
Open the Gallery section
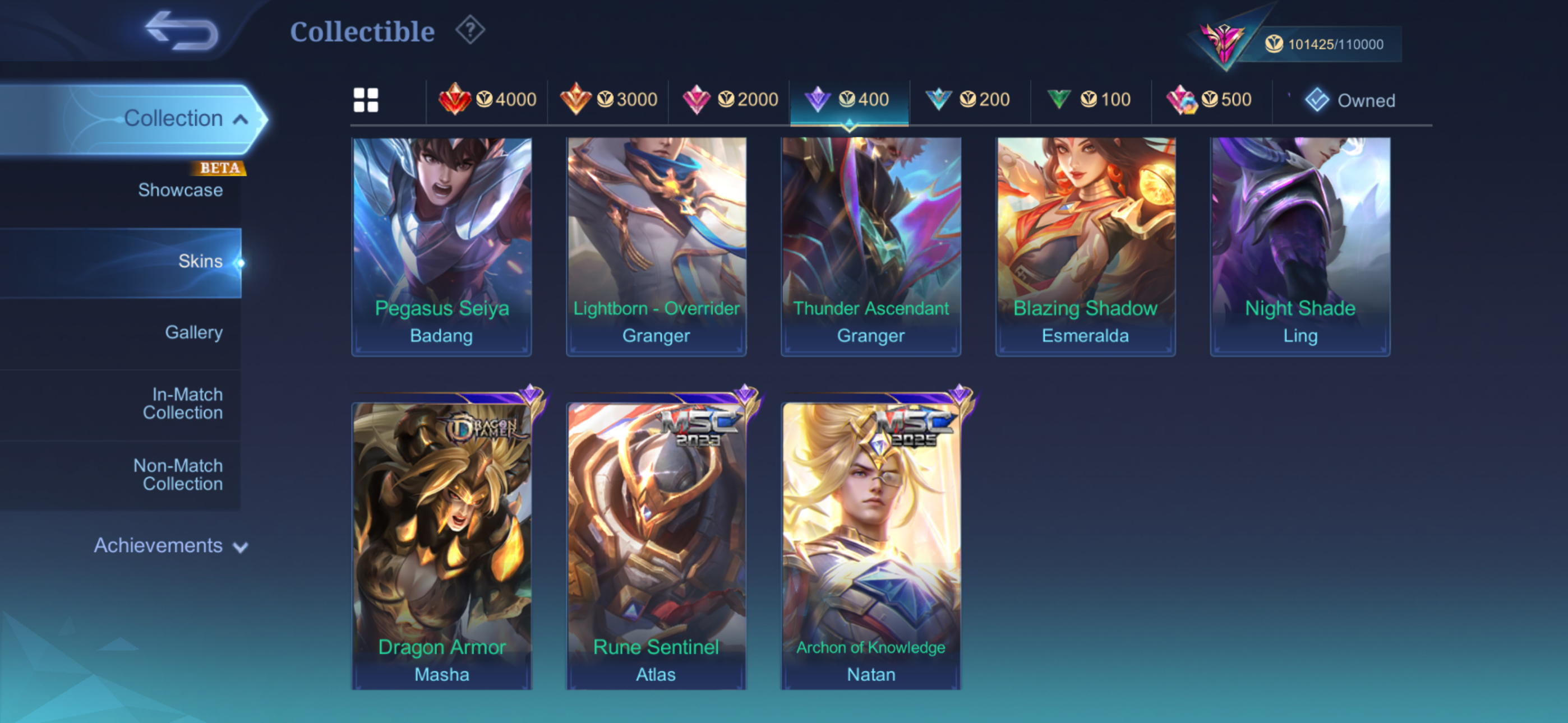coord(193,332)
